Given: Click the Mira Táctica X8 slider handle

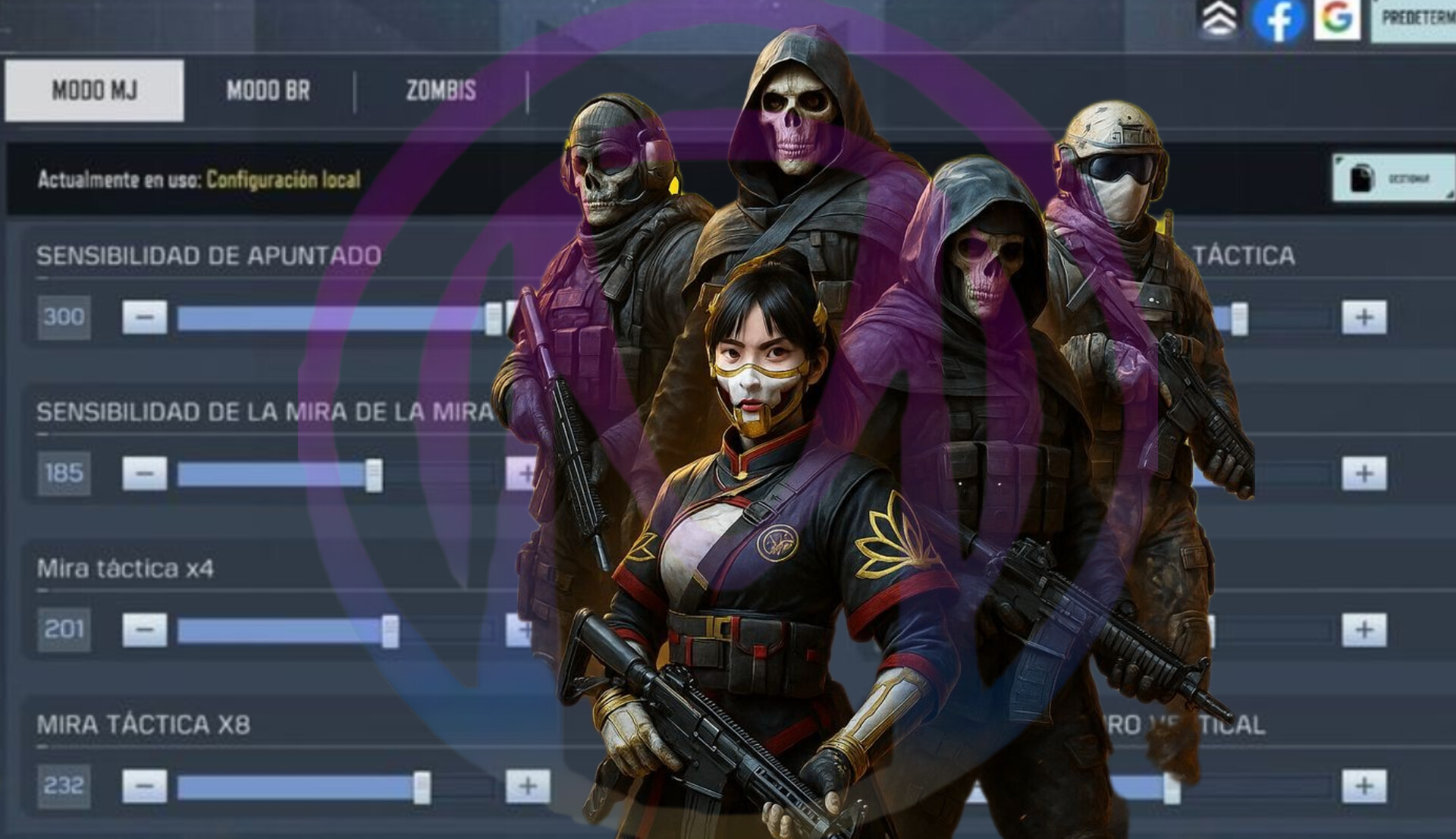Looking at the screenshot, I should (422, 787).
